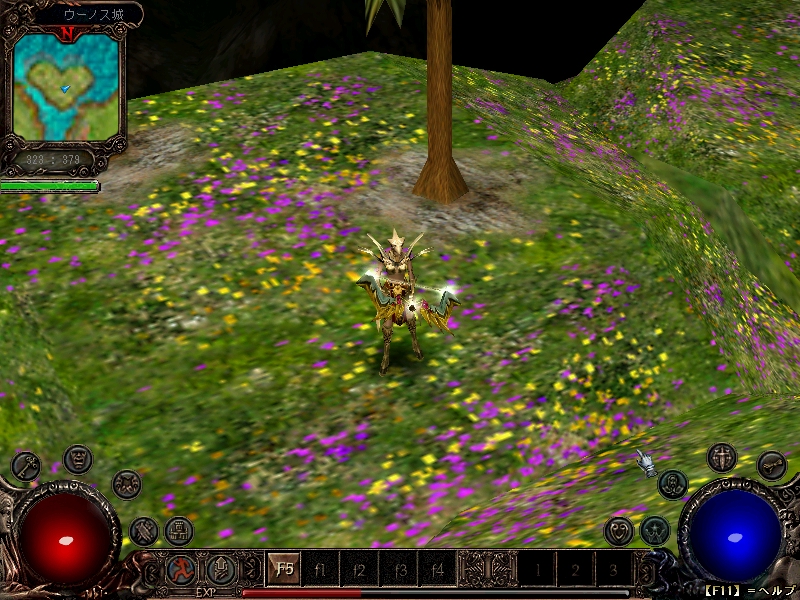Viewport: 800px width, 600px height.
Task: Click the hotbar slot numbered 3
Action: (x=613, y=570)
